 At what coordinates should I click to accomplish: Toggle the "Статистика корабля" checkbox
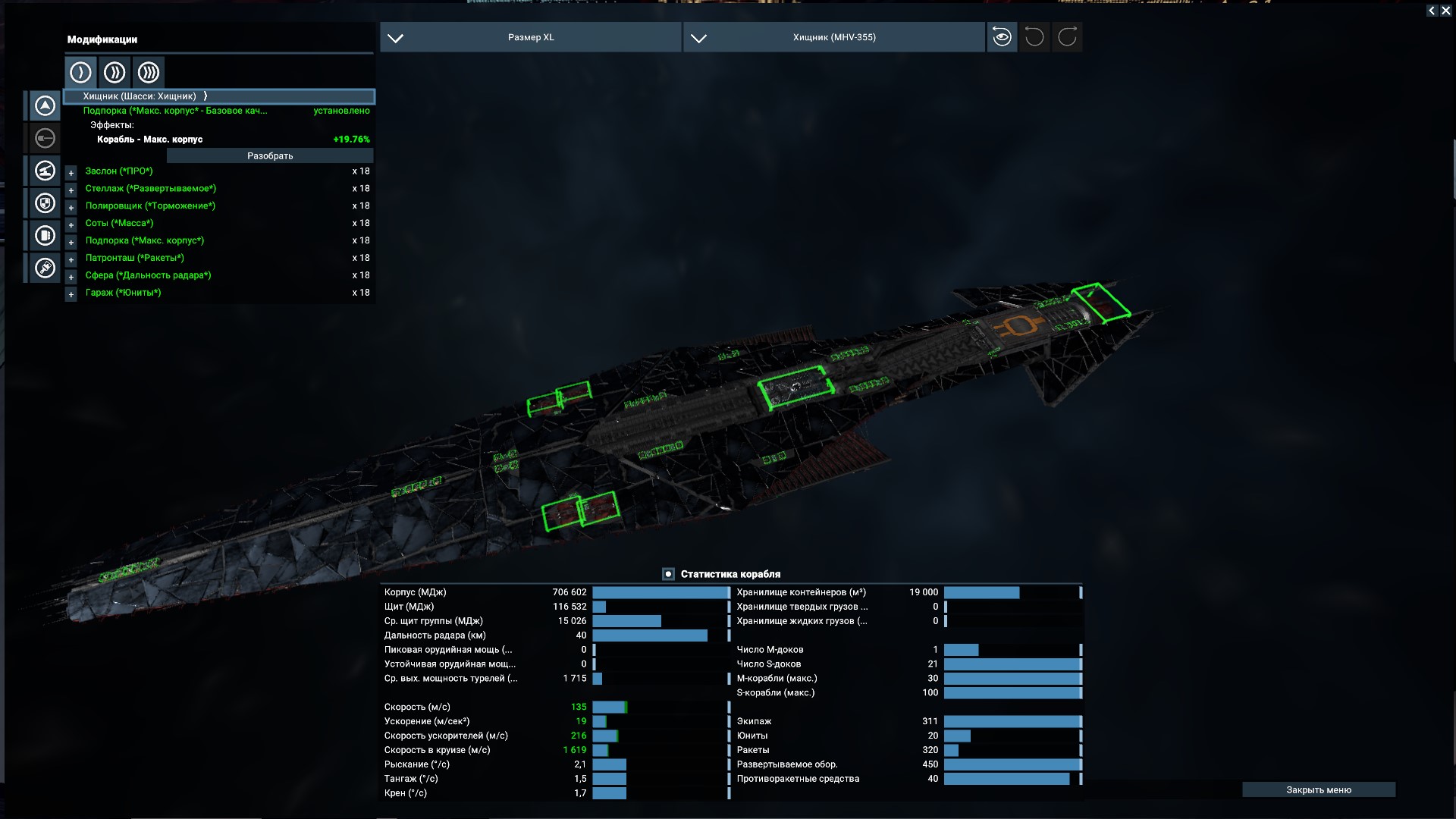click(668, 574)
